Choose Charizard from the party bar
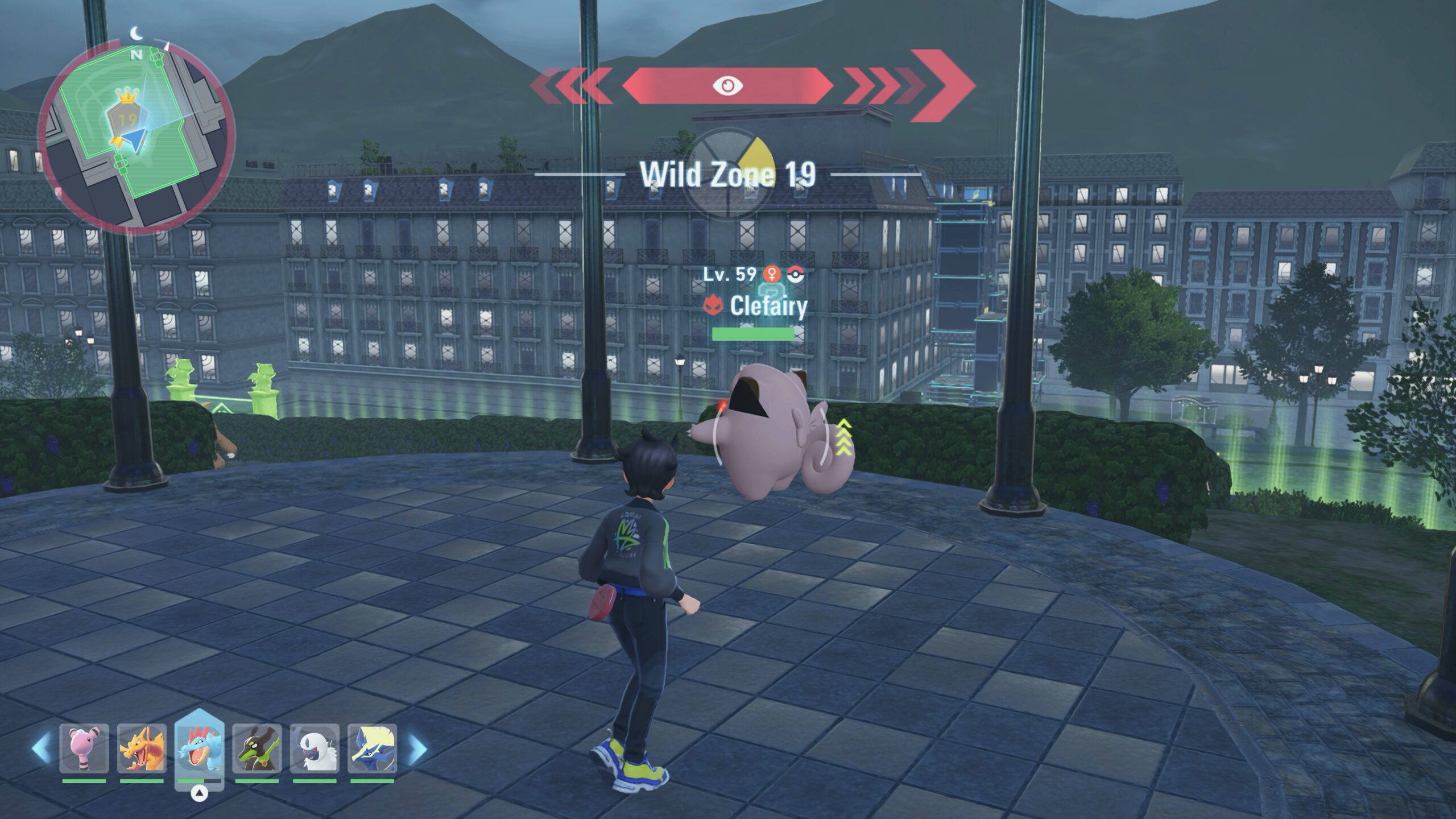This screenshot has width=1456, height=819. (x=142, y=748)
